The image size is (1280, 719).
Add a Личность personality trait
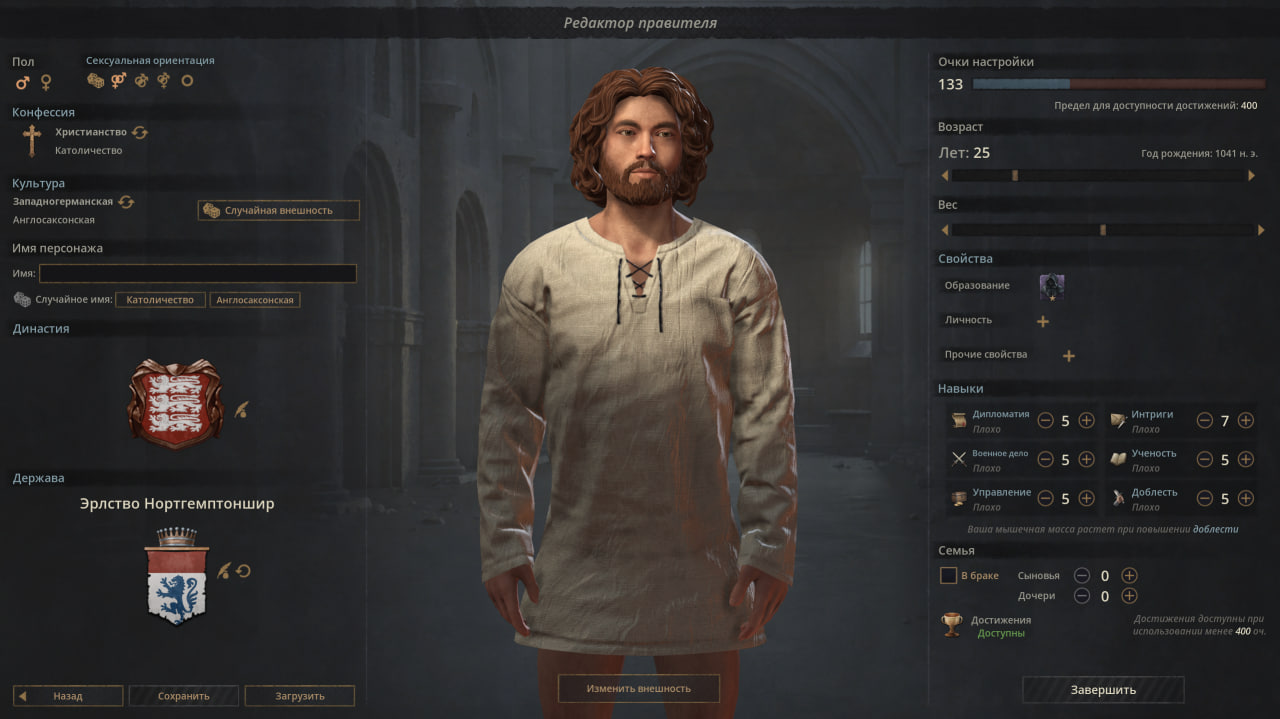tap(1043, 321)
